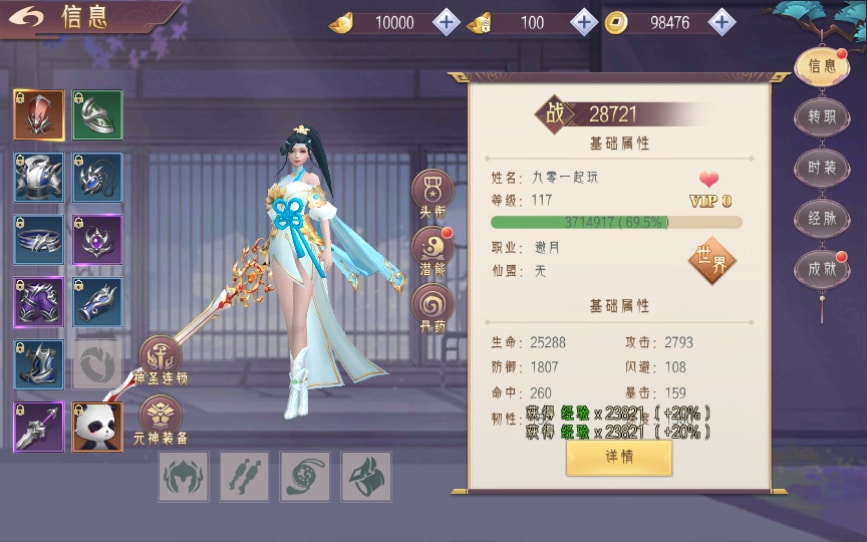The width and height of the screenshot is (867, 542).
Task: Add gold ingots with the plus button
Action: [x=446, y=22]
